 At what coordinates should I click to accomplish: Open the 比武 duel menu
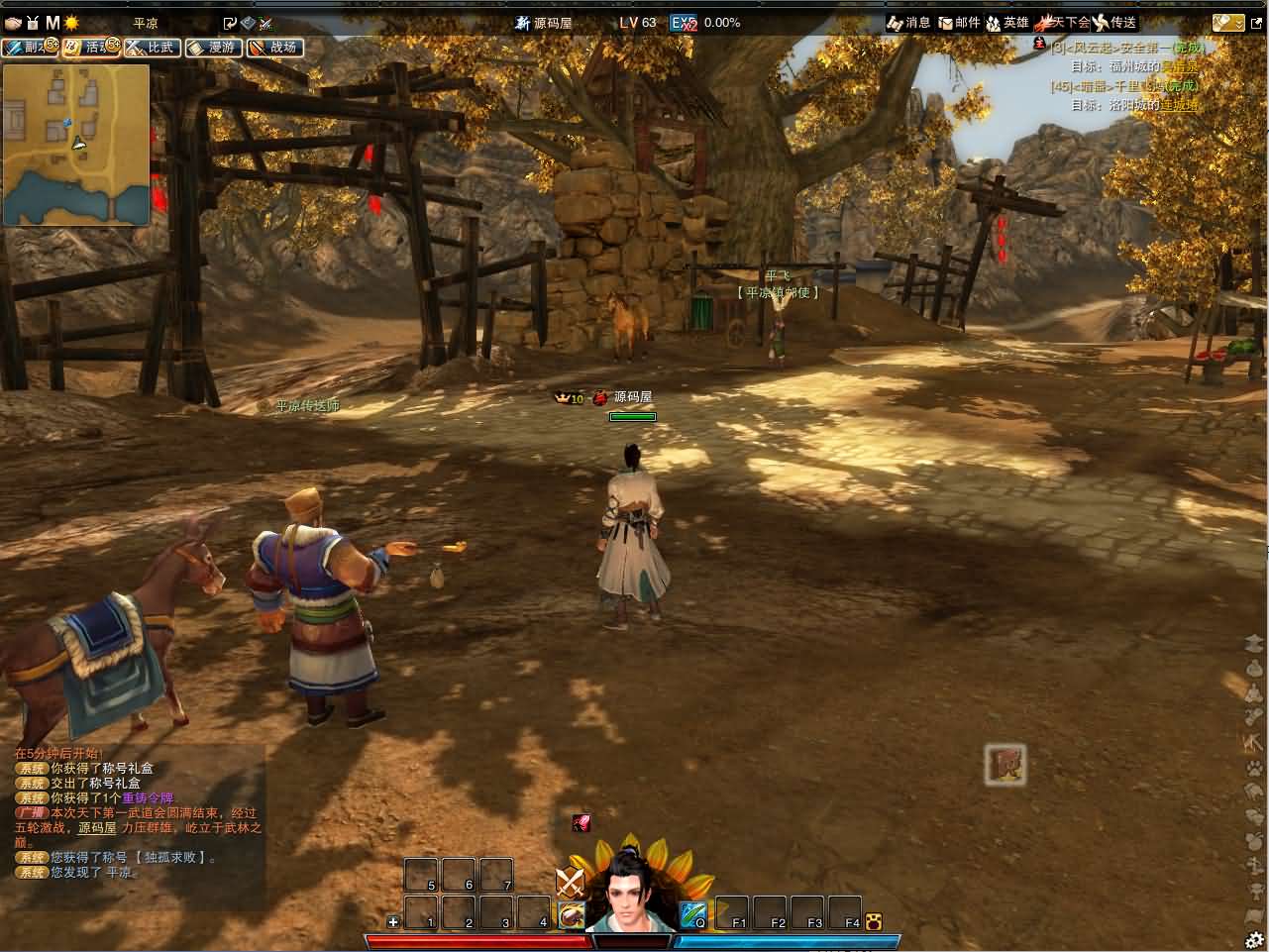click(151, 47)
